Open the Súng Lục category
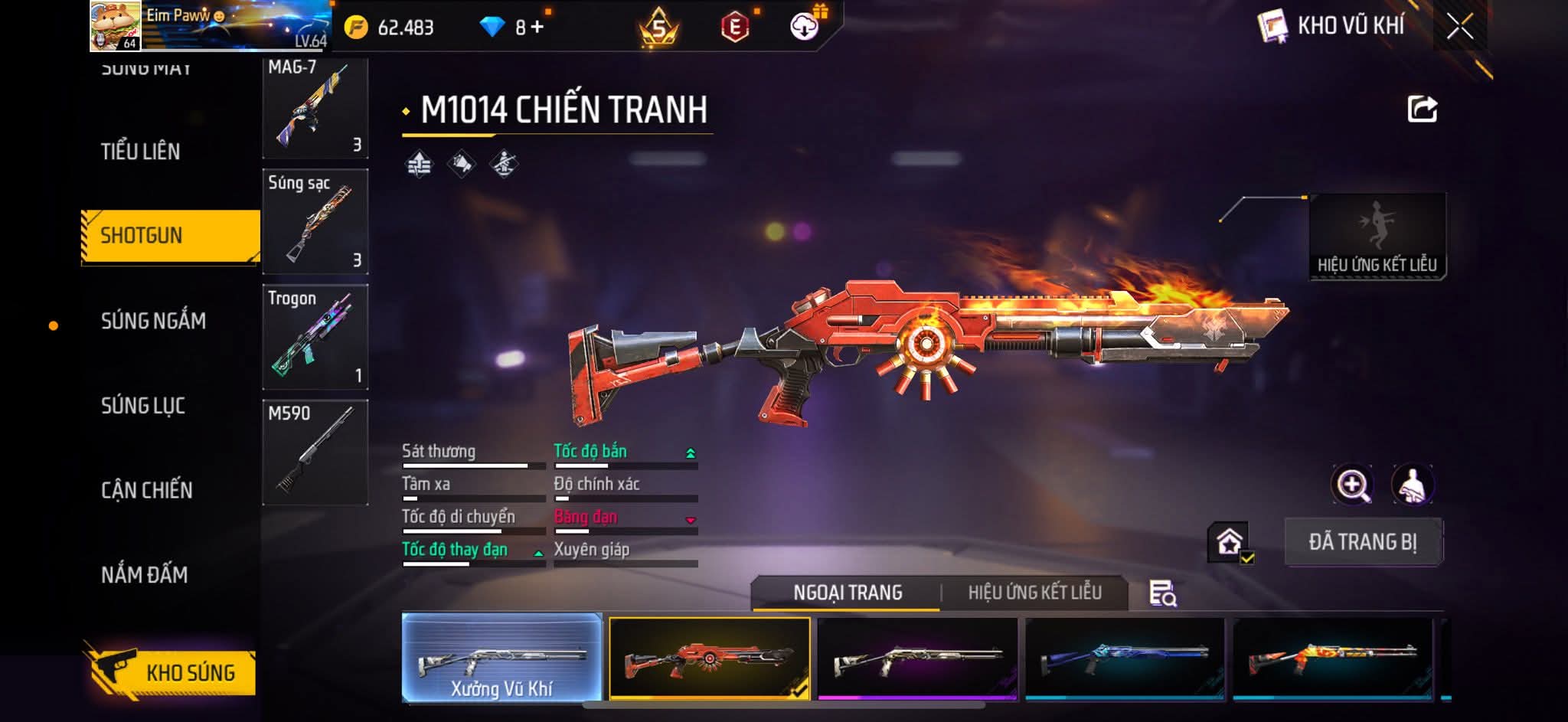This screenshot has height=722, width=1568. [x=143, y=406]
